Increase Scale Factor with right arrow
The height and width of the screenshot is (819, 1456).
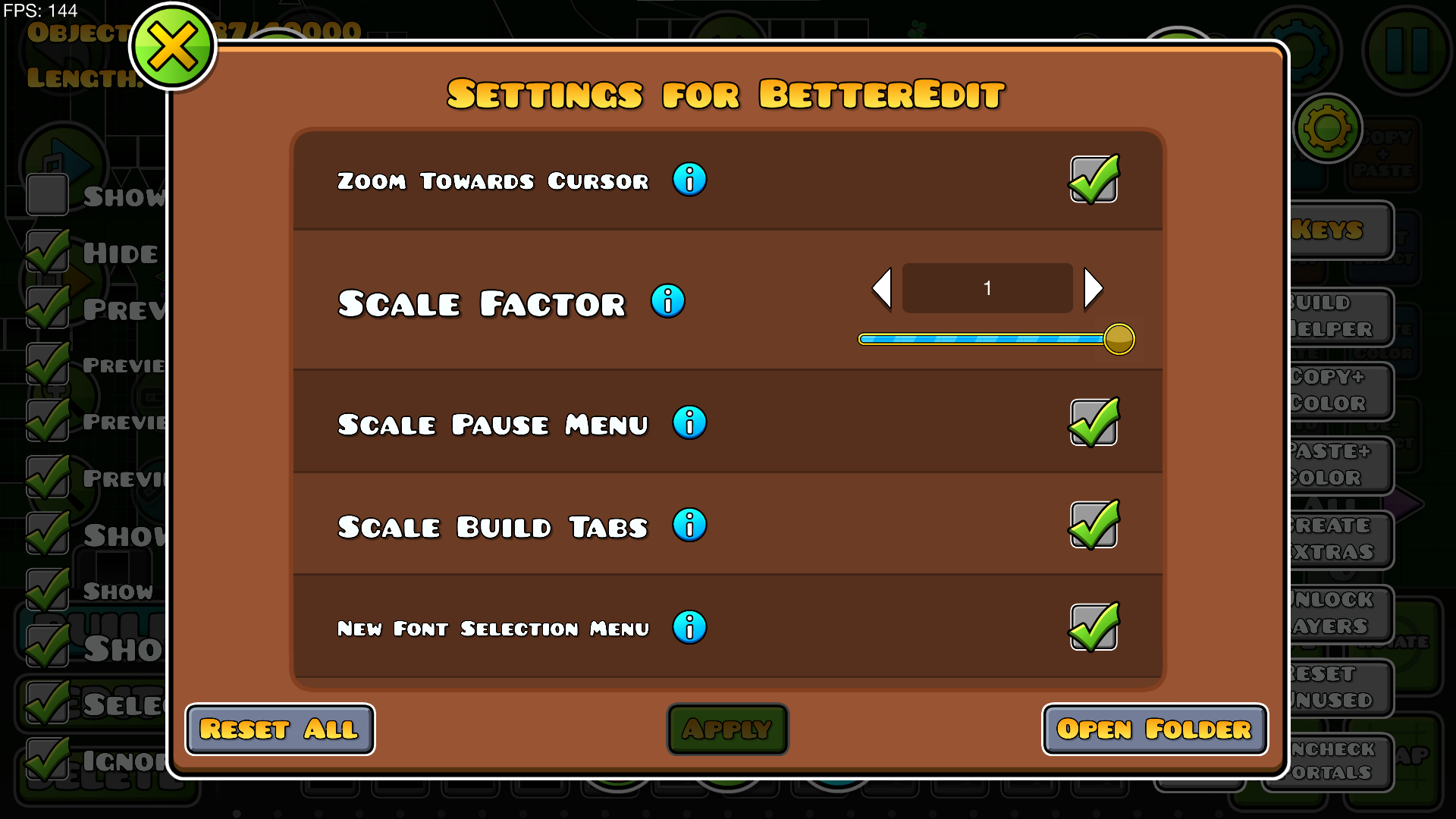pos(1093,288)
